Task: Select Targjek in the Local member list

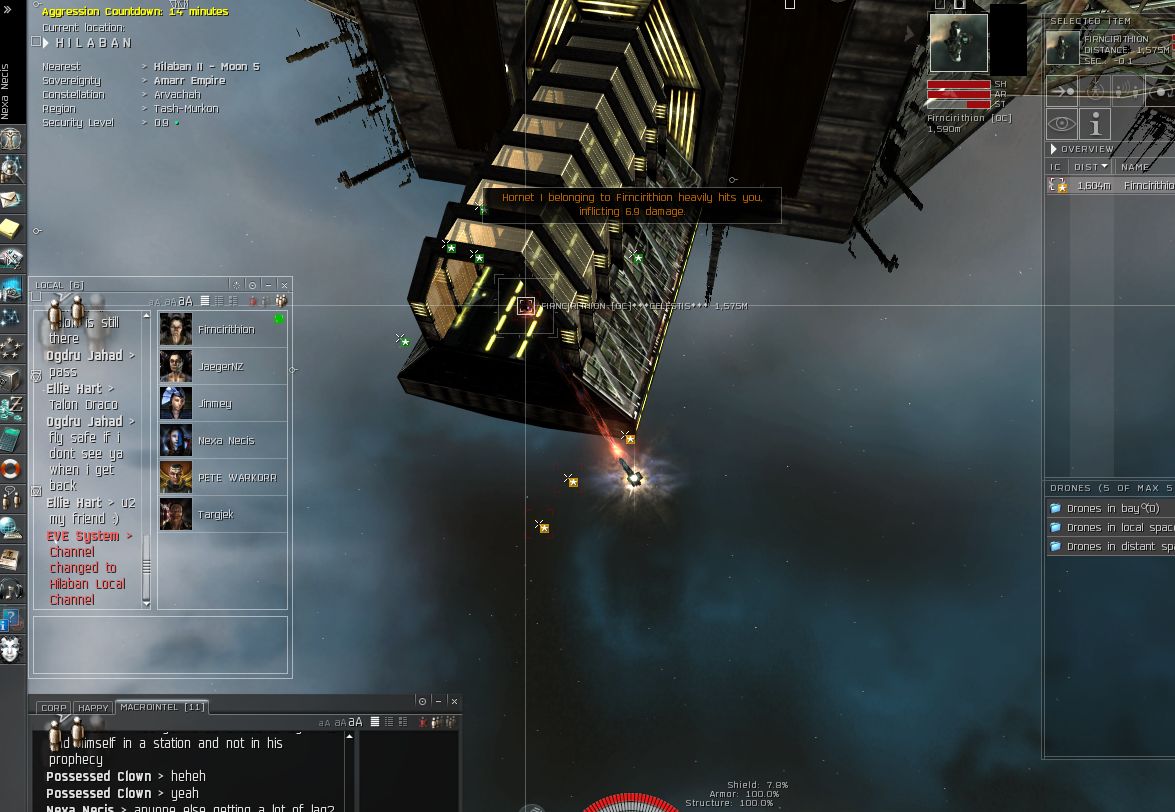Action: pyautogui.click(x=216, y=514)
